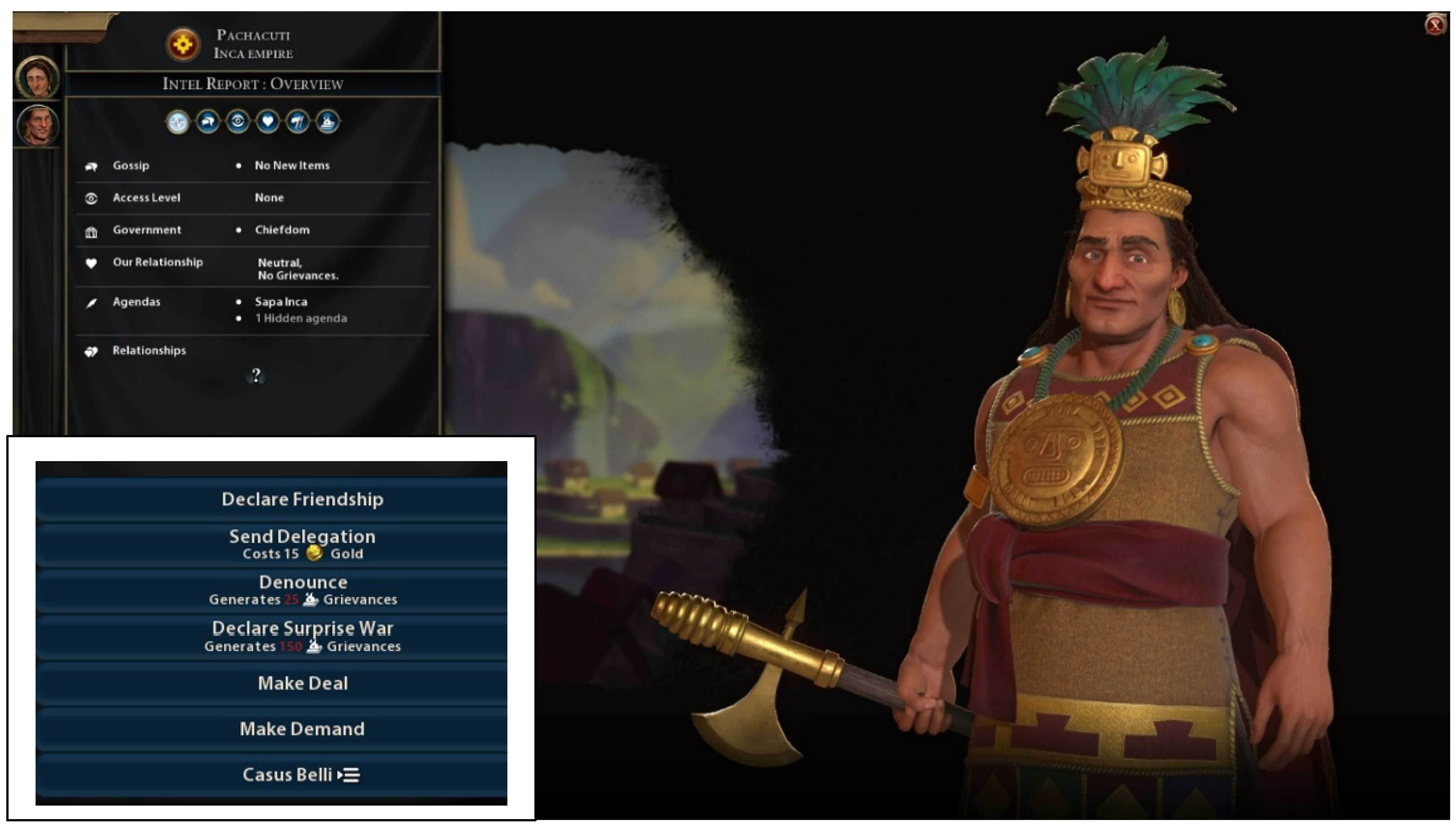Screen dimensions: 1456x829
Task: View the Grievances tab icon
Action: click(328, 122)
